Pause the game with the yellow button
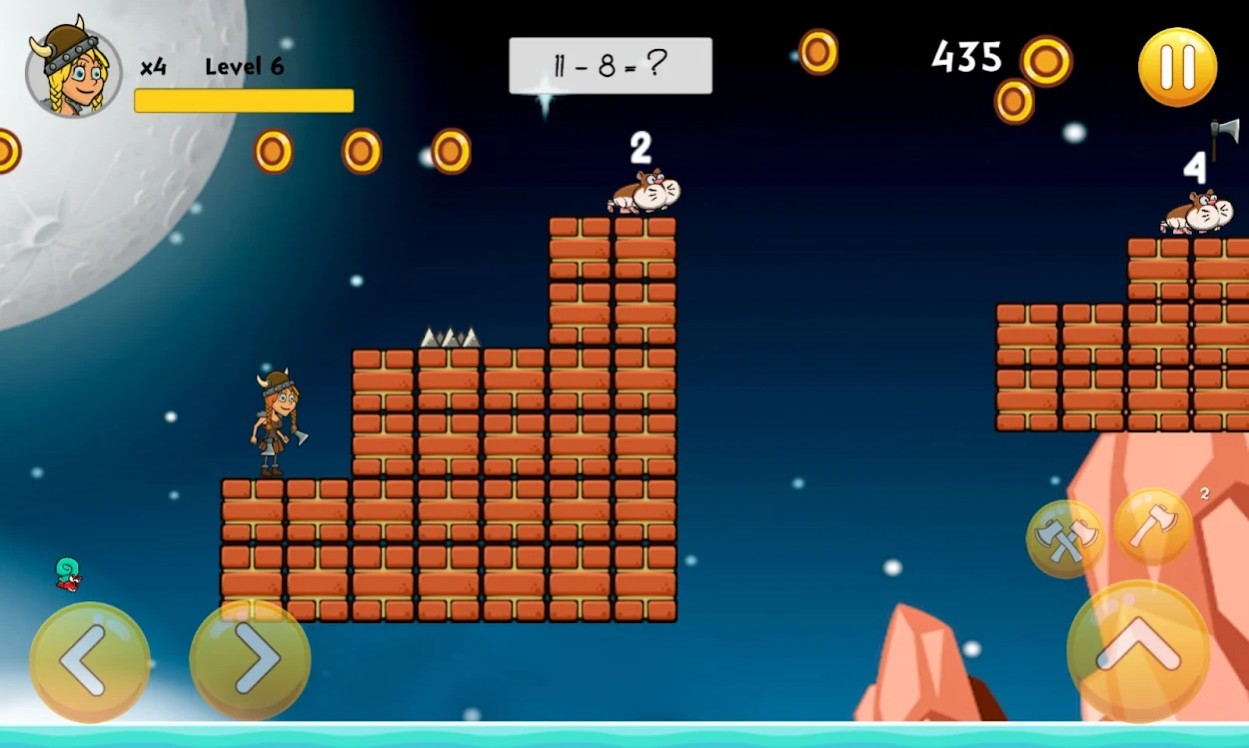 [1177, 67]
